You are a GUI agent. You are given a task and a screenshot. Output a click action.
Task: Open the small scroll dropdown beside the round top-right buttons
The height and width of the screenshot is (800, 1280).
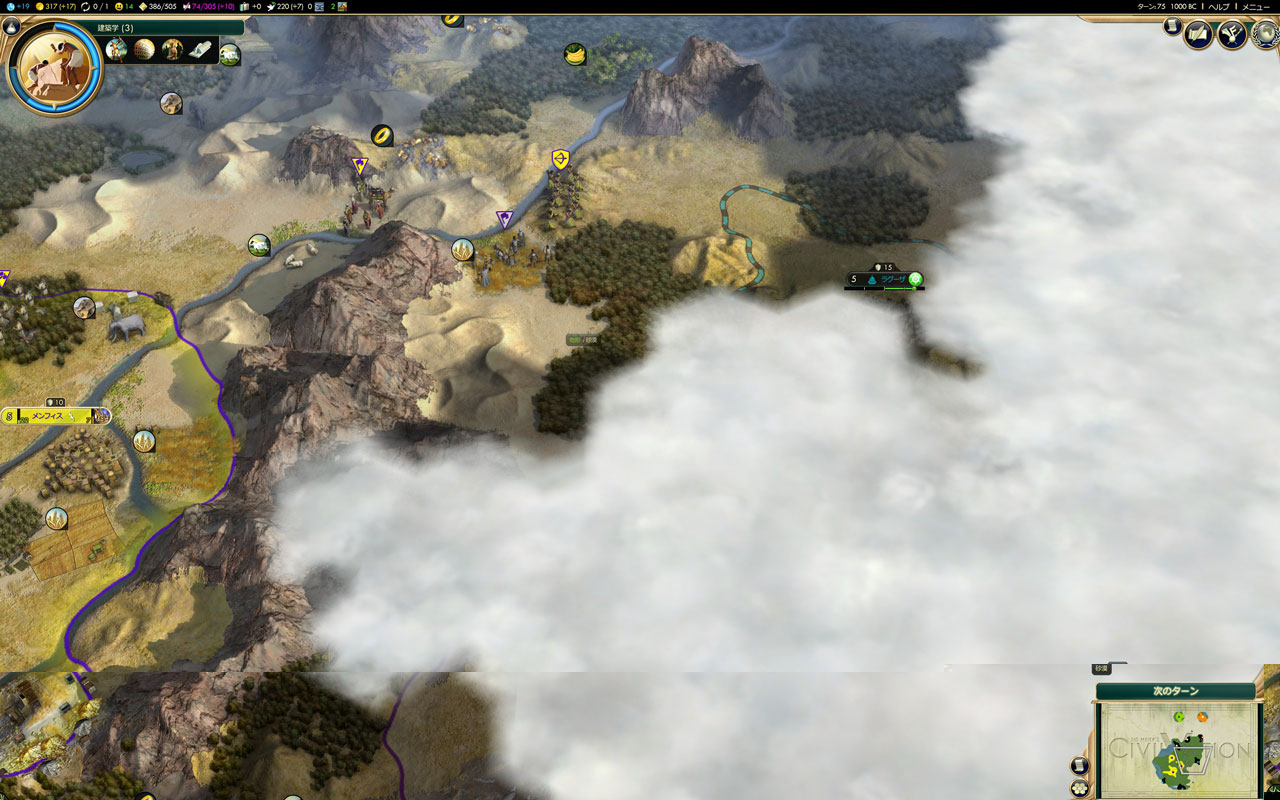pyautogui.click(x=1172, y=27)
